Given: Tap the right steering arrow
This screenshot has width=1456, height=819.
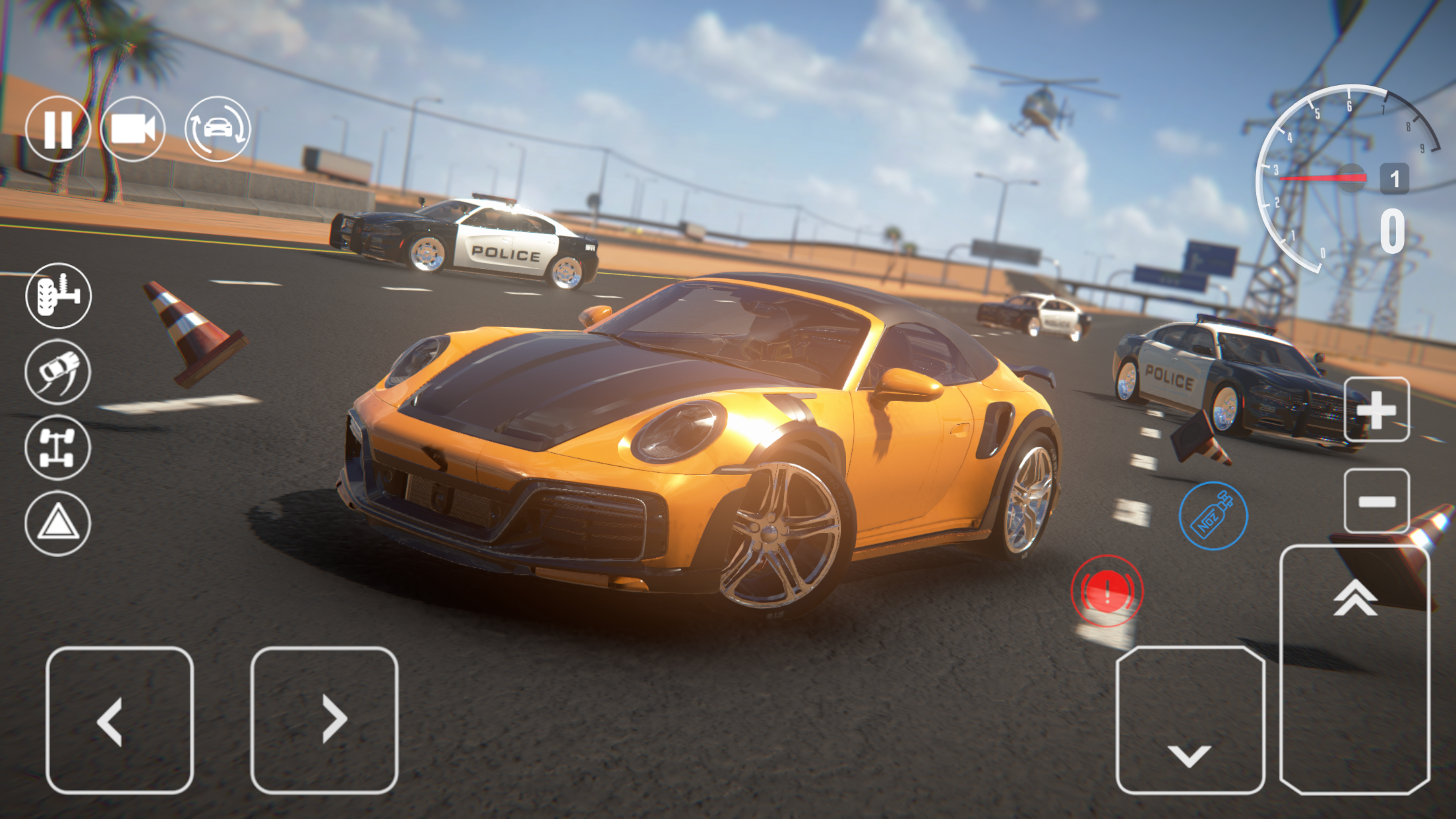Looking at the screenshot, I should tap(333, 719).
